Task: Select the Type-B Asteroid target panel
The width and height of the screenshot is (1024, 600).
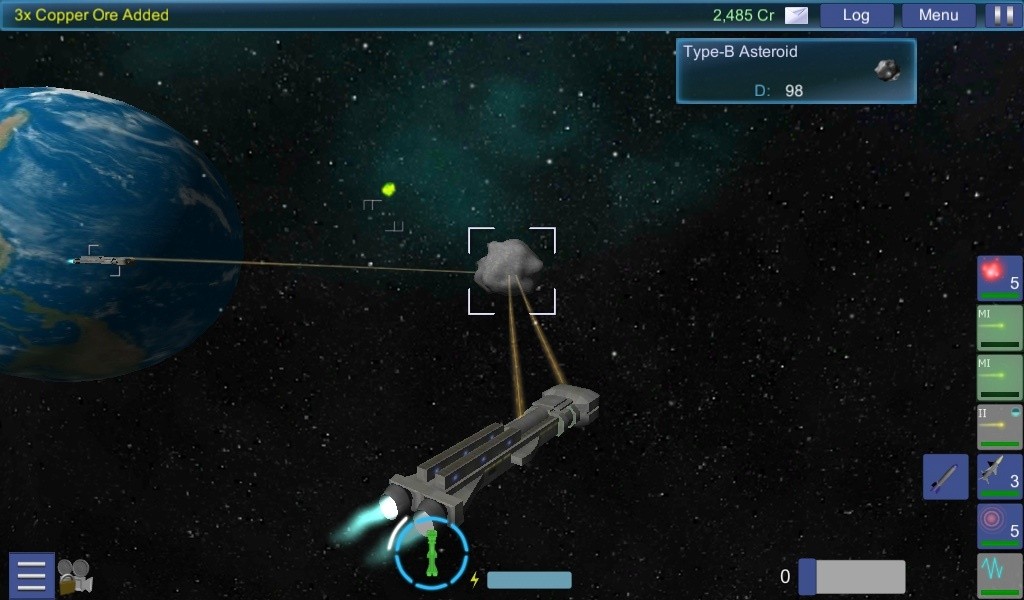Action: click(x=796, y=71)
